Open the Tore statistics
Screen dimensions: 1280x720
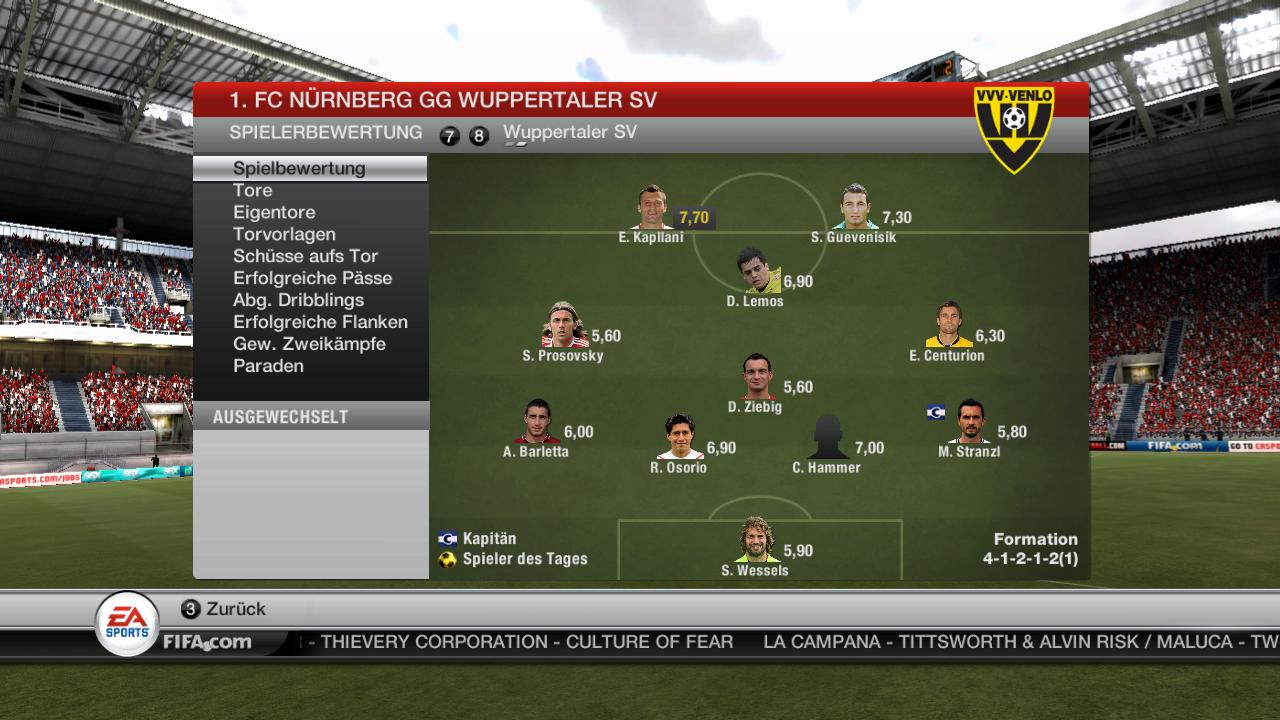pyautogui.click(x=253, y=190)
